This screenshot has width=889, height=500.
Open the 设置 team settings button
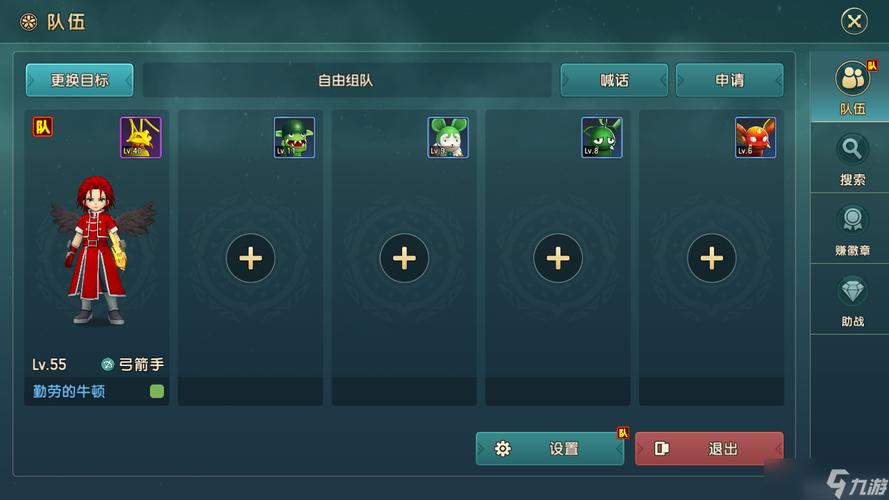550,449
